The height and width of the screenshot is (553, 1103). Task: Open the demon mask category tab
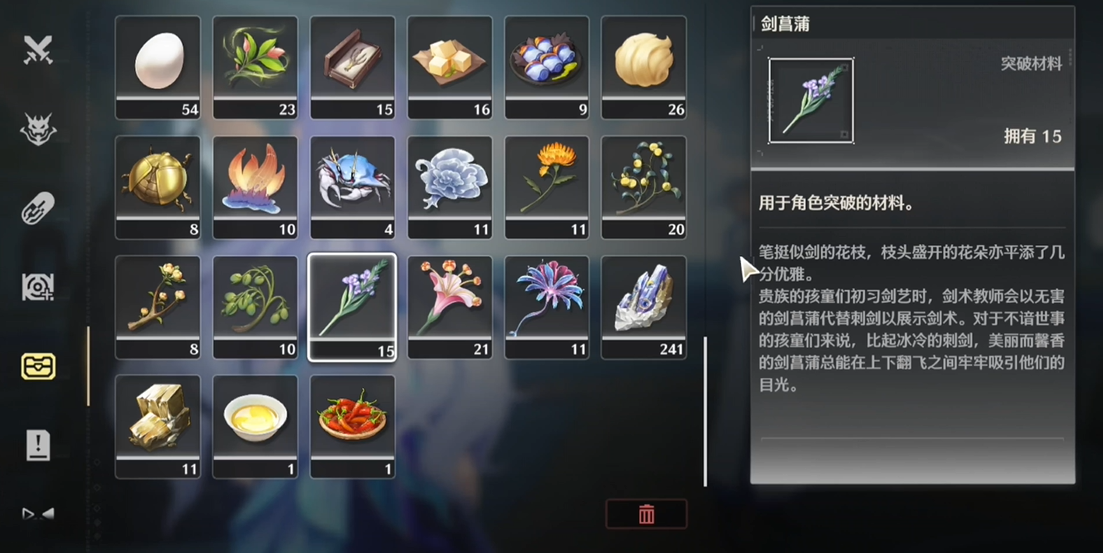pyautogui.click(x=38, y=128)
